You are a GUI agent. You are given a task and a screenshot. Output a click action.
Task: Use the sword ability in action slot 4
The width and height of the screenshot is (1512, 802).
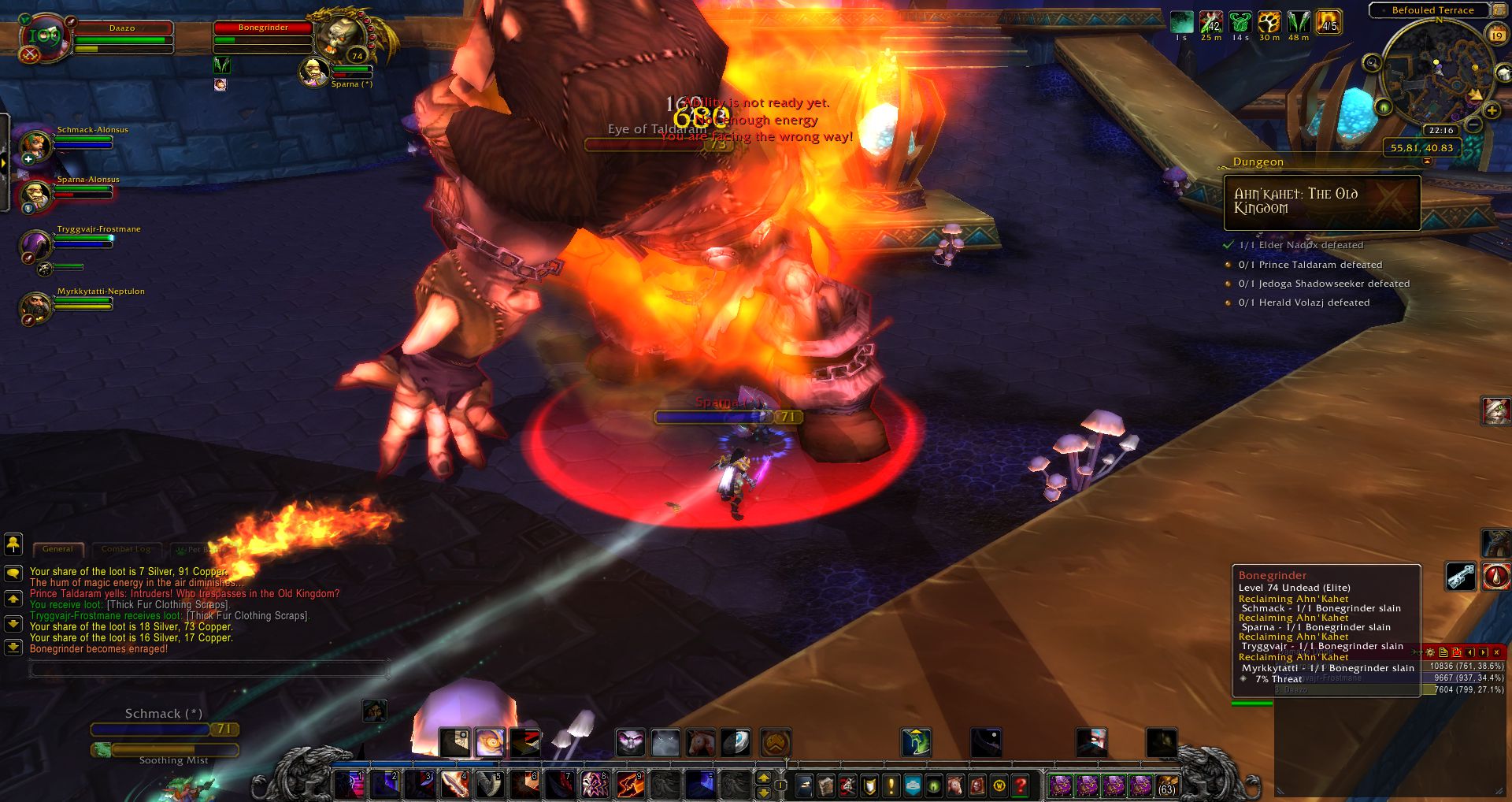(x=454, y=785)
